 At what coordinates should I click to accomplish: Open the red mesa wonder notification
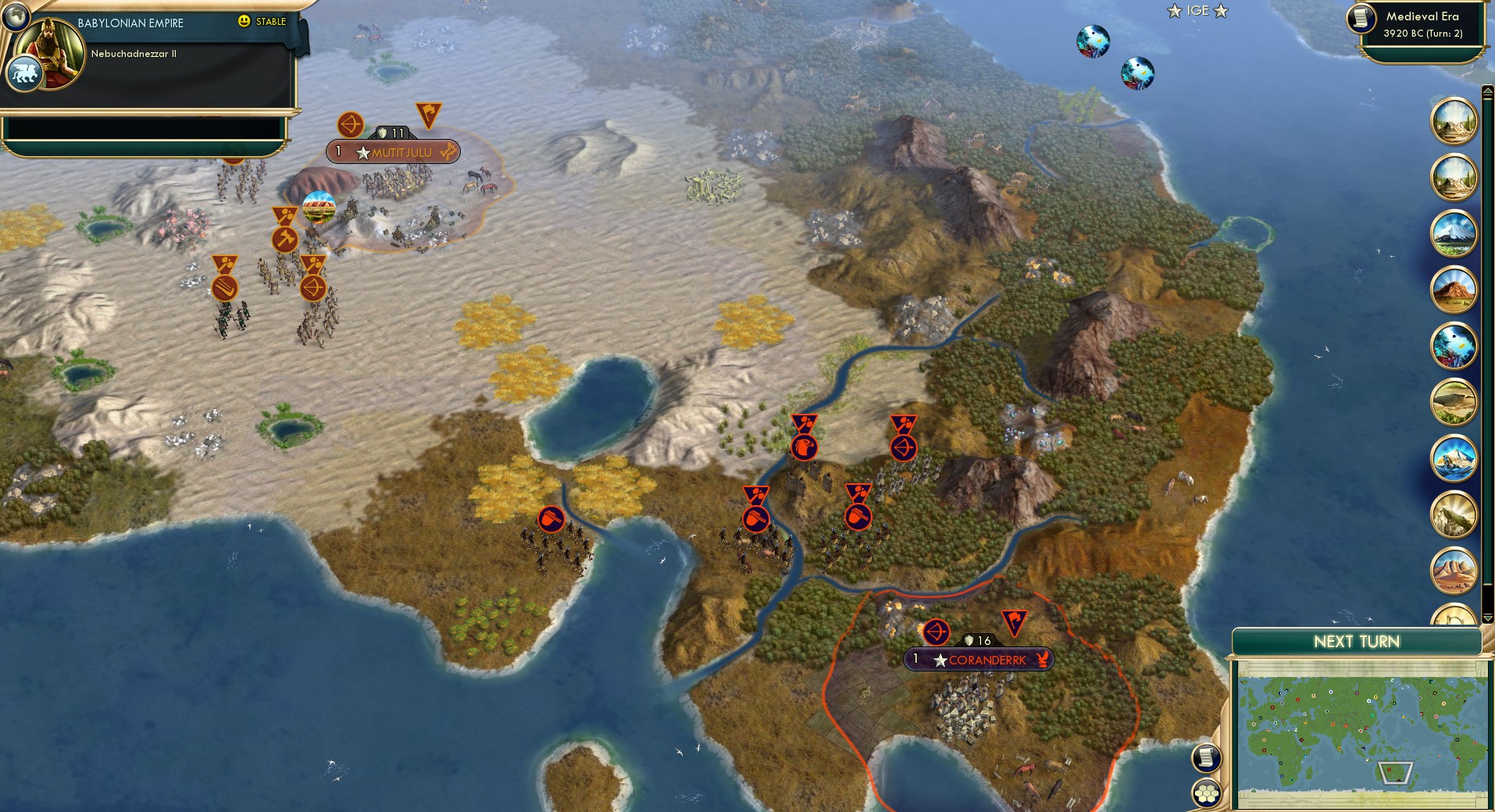click(x=1454, y=290)
